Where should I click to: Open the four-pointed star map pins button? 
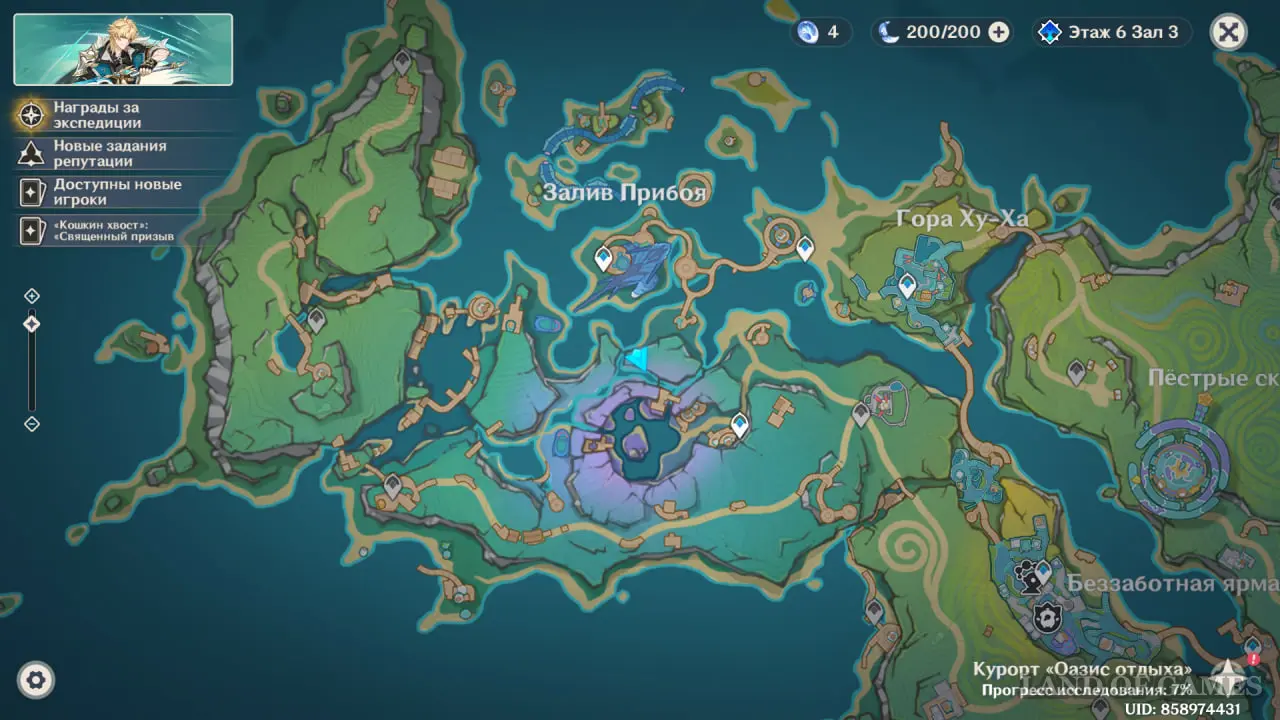pos(1228,676)
